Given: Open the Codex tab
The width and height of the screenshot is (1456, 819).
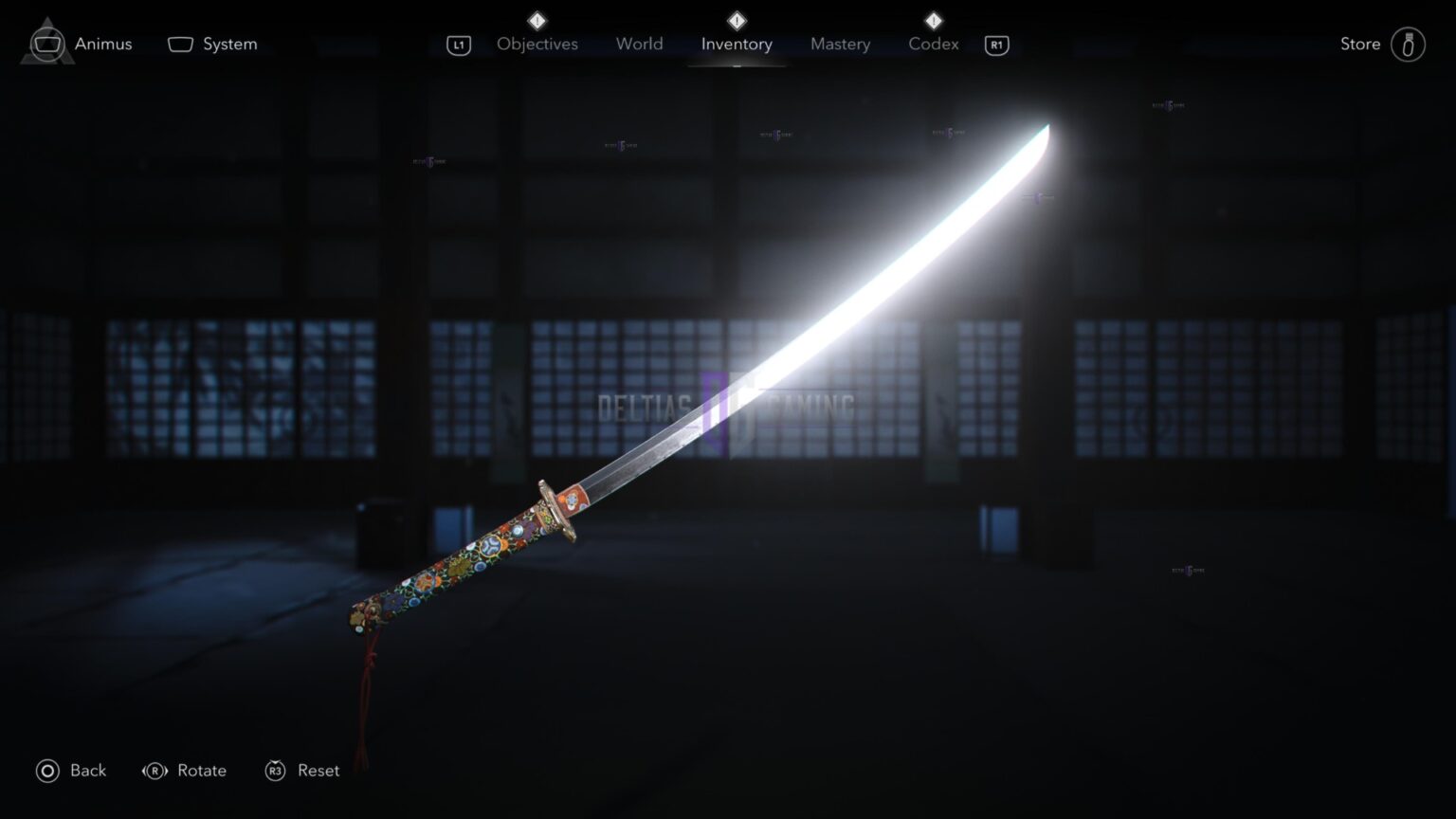Looking at the screenshot, I should pos(933,44).
